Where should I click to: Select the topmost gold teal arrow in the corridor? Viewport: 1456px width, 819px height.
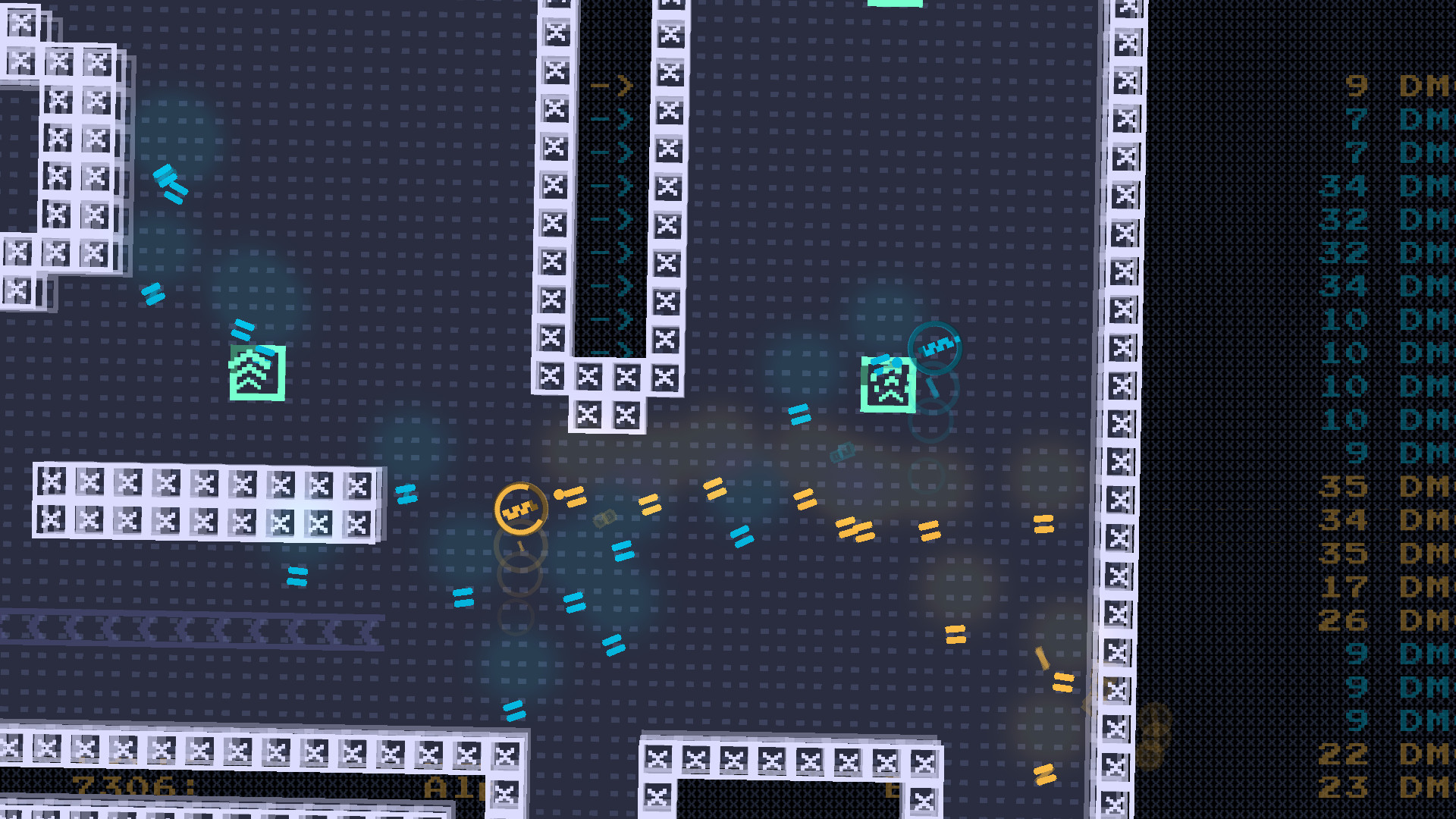coord(613,86)
